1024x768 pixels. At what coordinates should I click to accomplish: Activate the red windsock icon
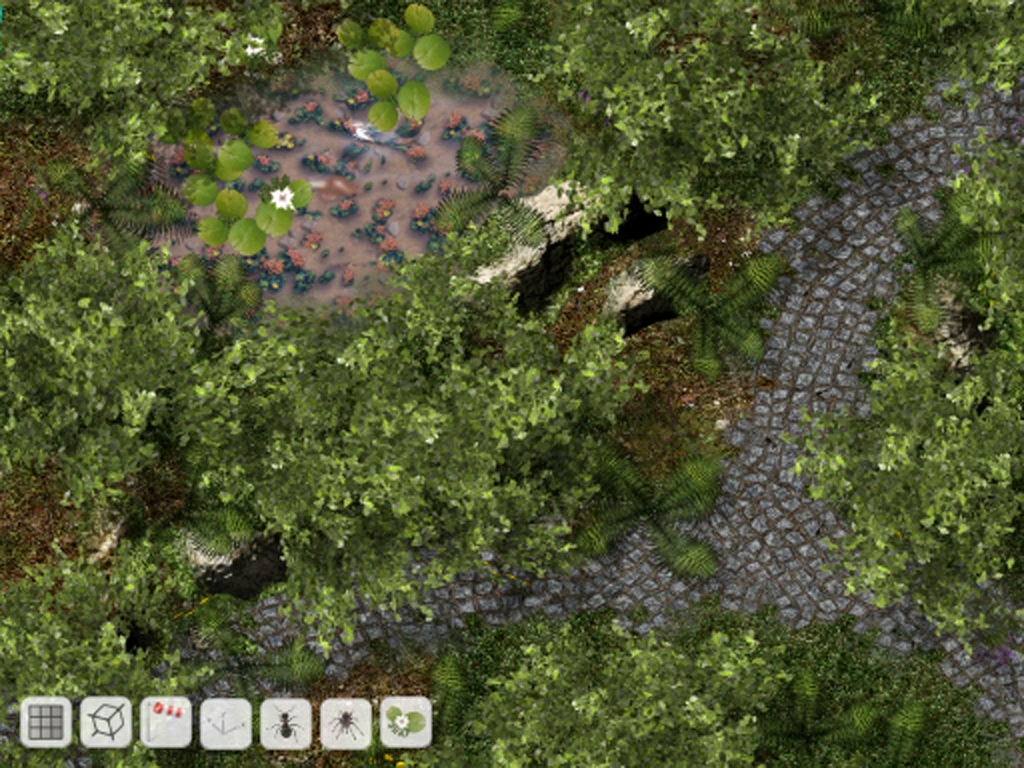click(166, 722)
